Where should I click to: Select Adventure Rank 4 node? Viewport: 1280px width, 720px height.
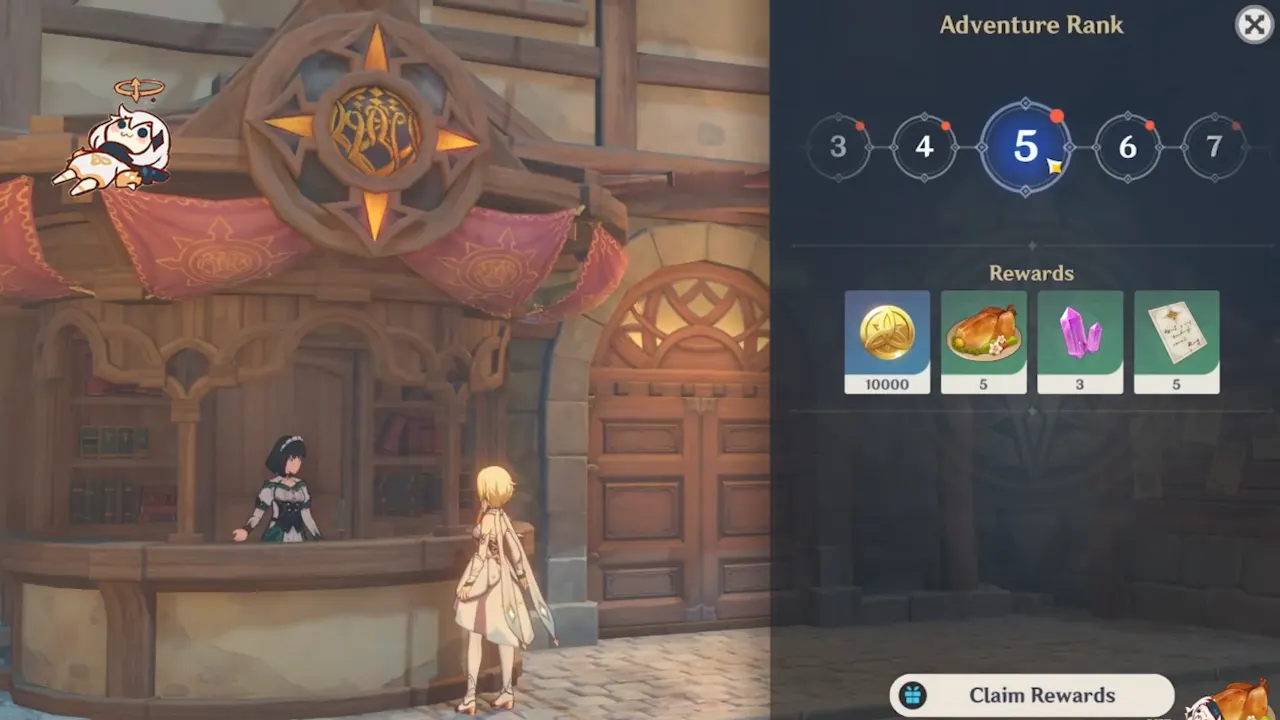coord(924,147)
